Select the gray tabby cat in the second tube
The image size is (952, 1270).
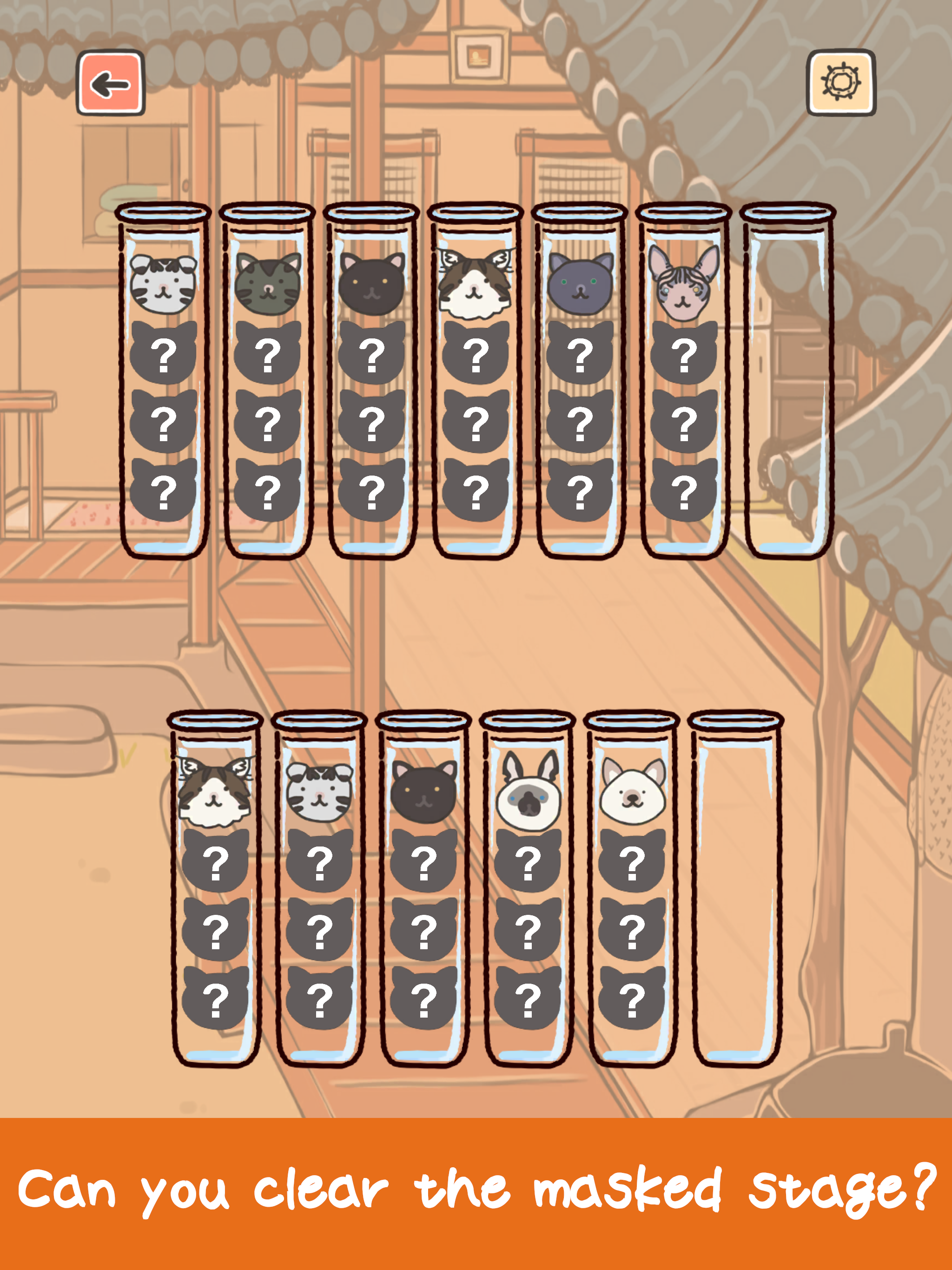pos(269,284)
